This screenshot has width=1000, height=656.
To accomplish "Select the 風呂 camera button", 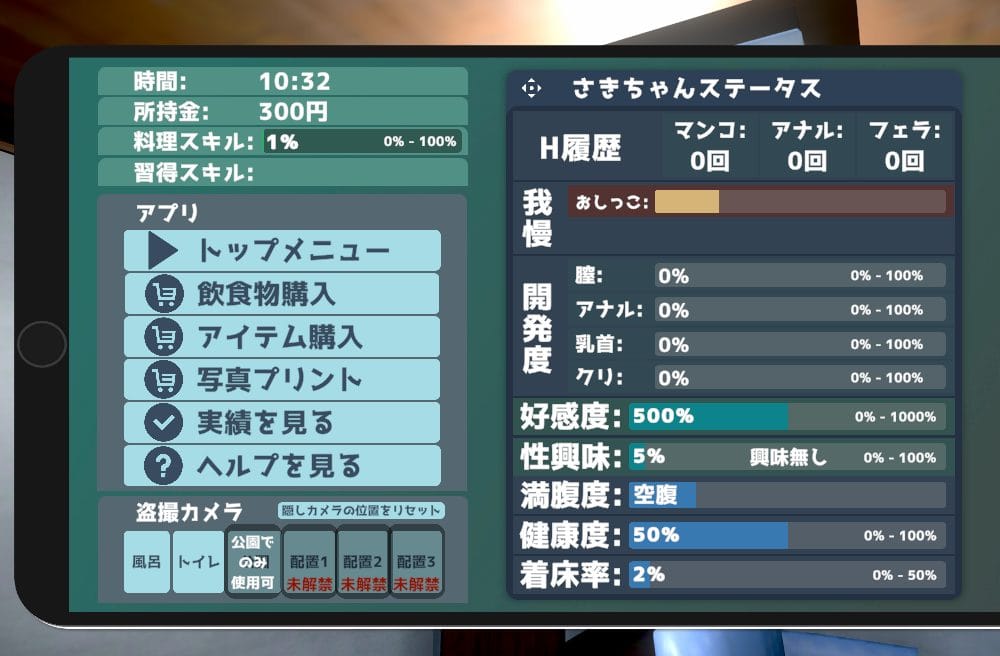I will (147, 561).
